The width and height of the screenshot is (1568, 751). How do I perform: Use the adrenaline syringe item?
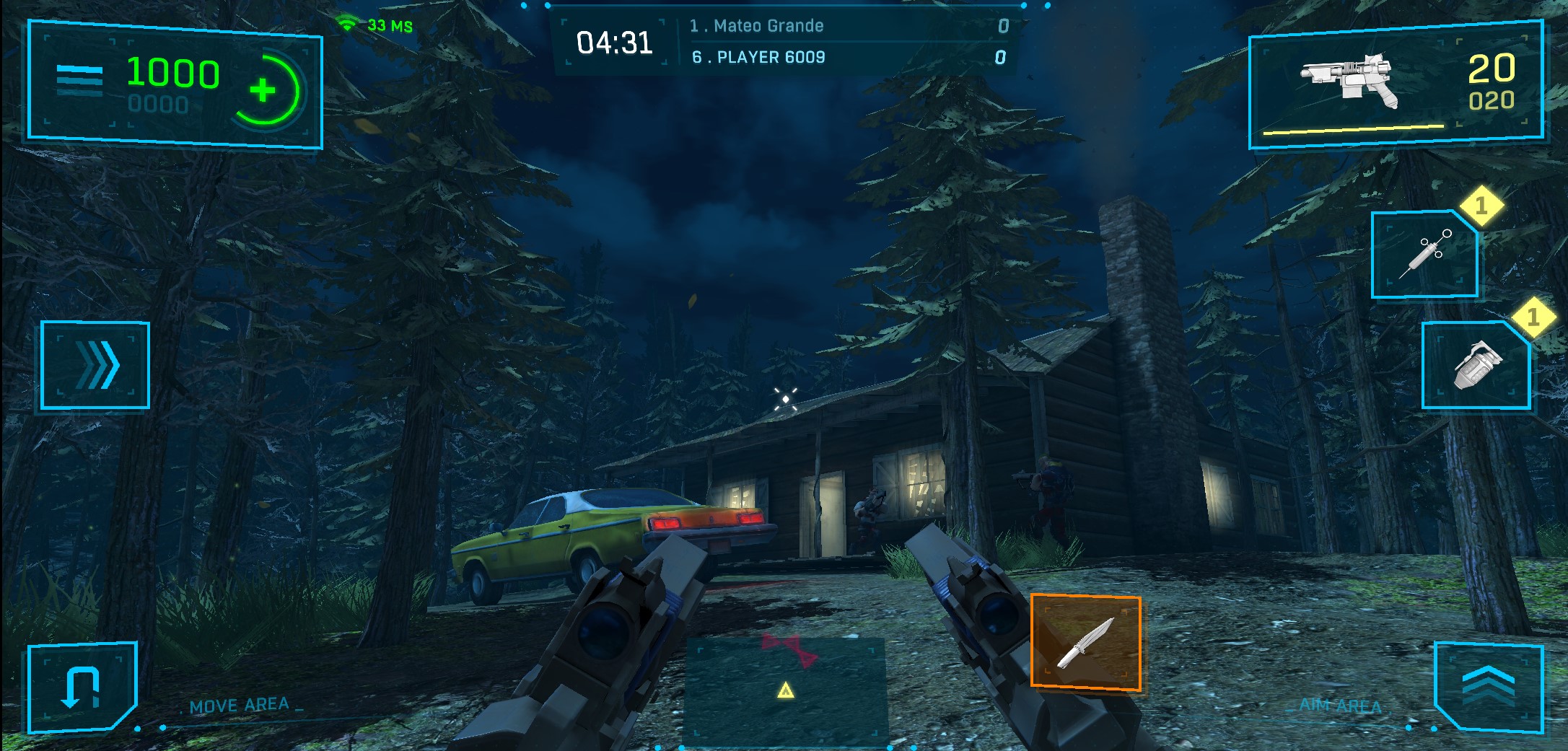click(1424, 255)
